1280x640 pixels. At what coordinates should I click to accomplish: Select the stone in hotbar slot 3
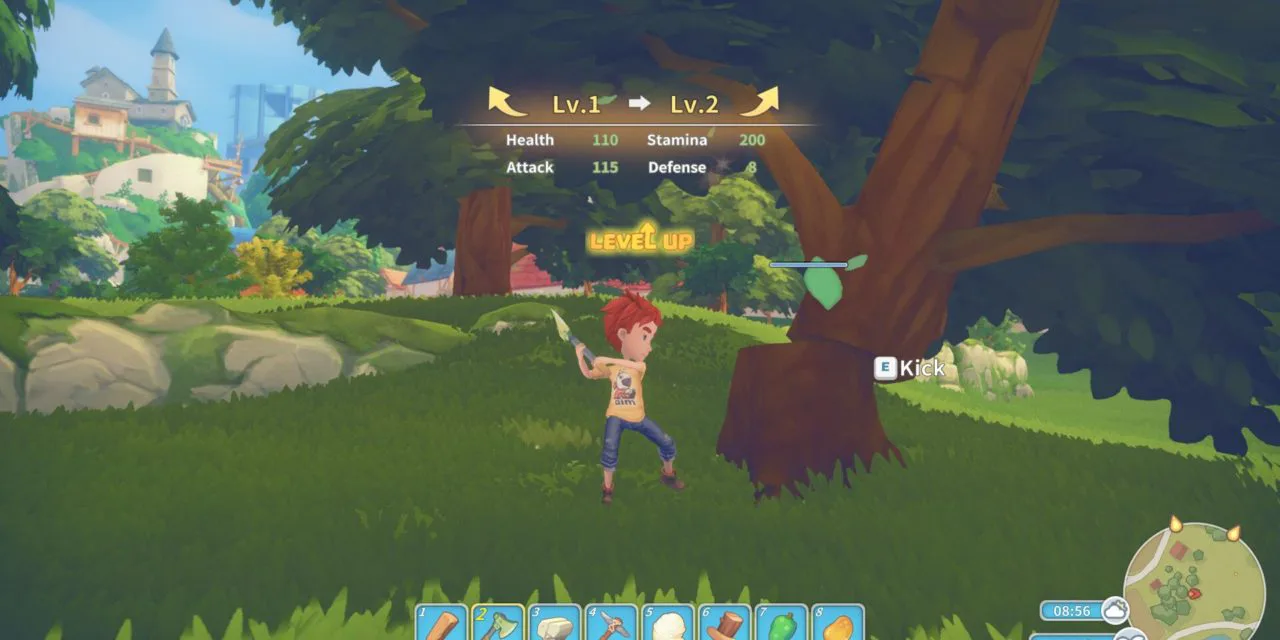coord(555,624)
